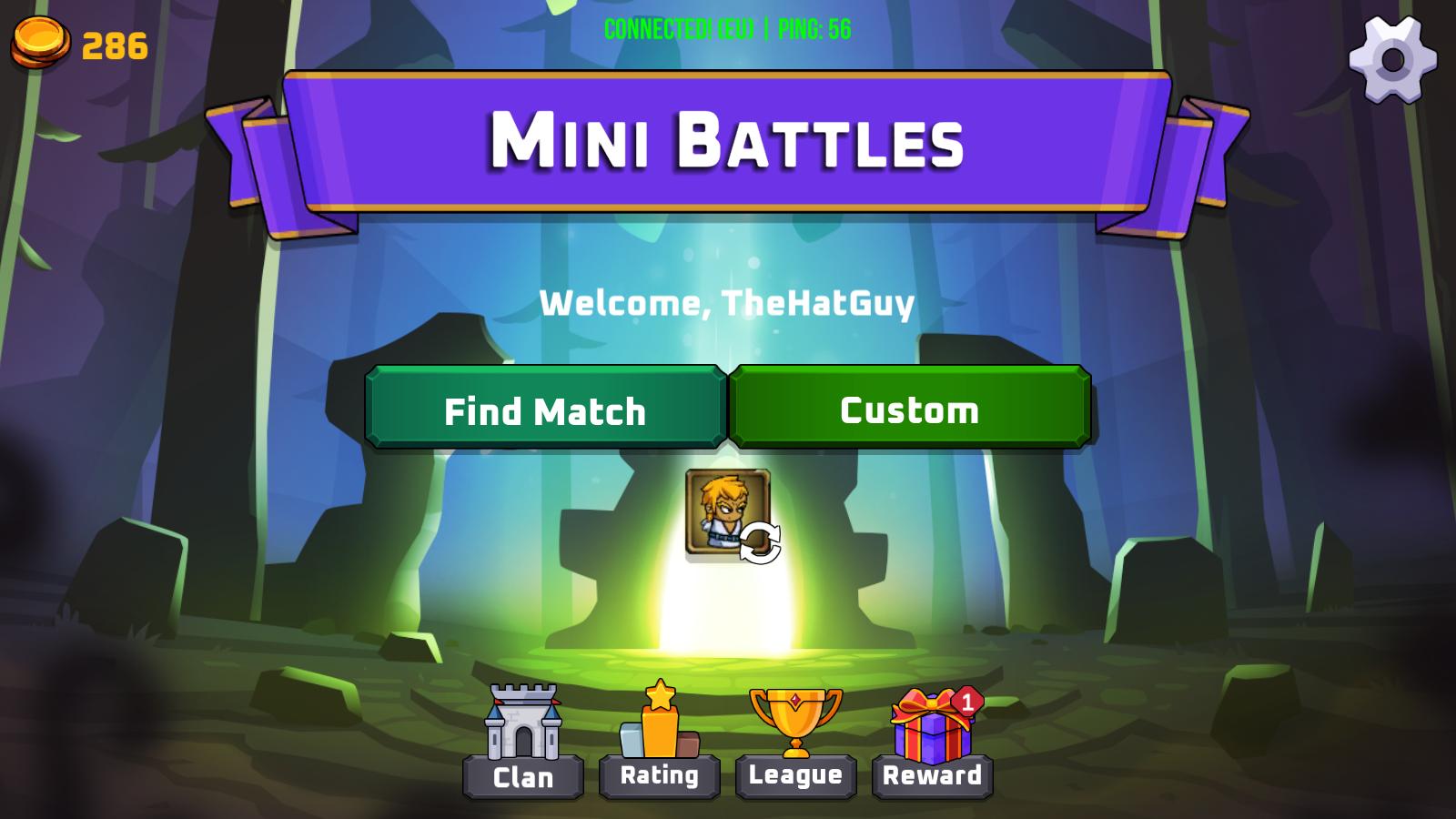Select the Rating podium icon

(x=659, y=723)
